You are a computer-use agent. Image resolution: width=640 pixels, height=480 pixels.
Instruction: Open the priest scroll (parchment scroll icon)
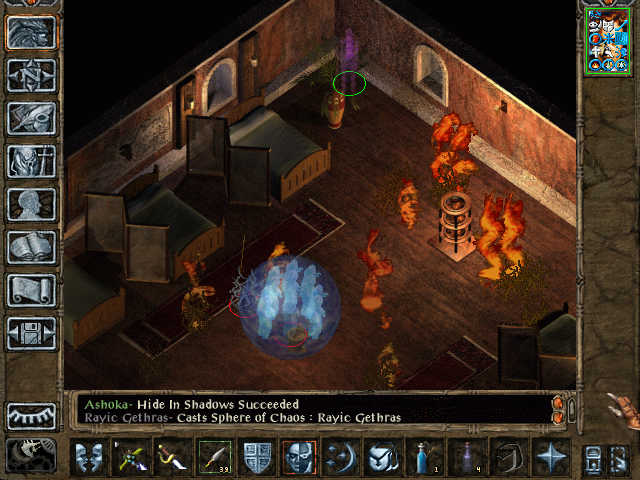tap(32, 290)
